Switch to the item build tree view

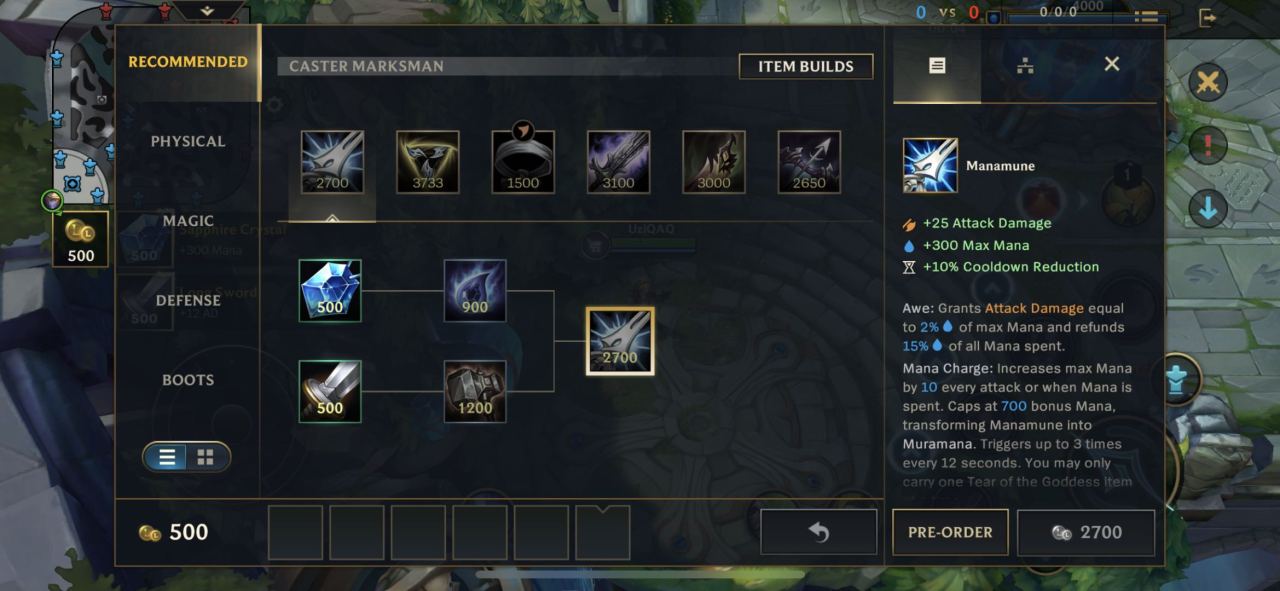coord(1025,66)
